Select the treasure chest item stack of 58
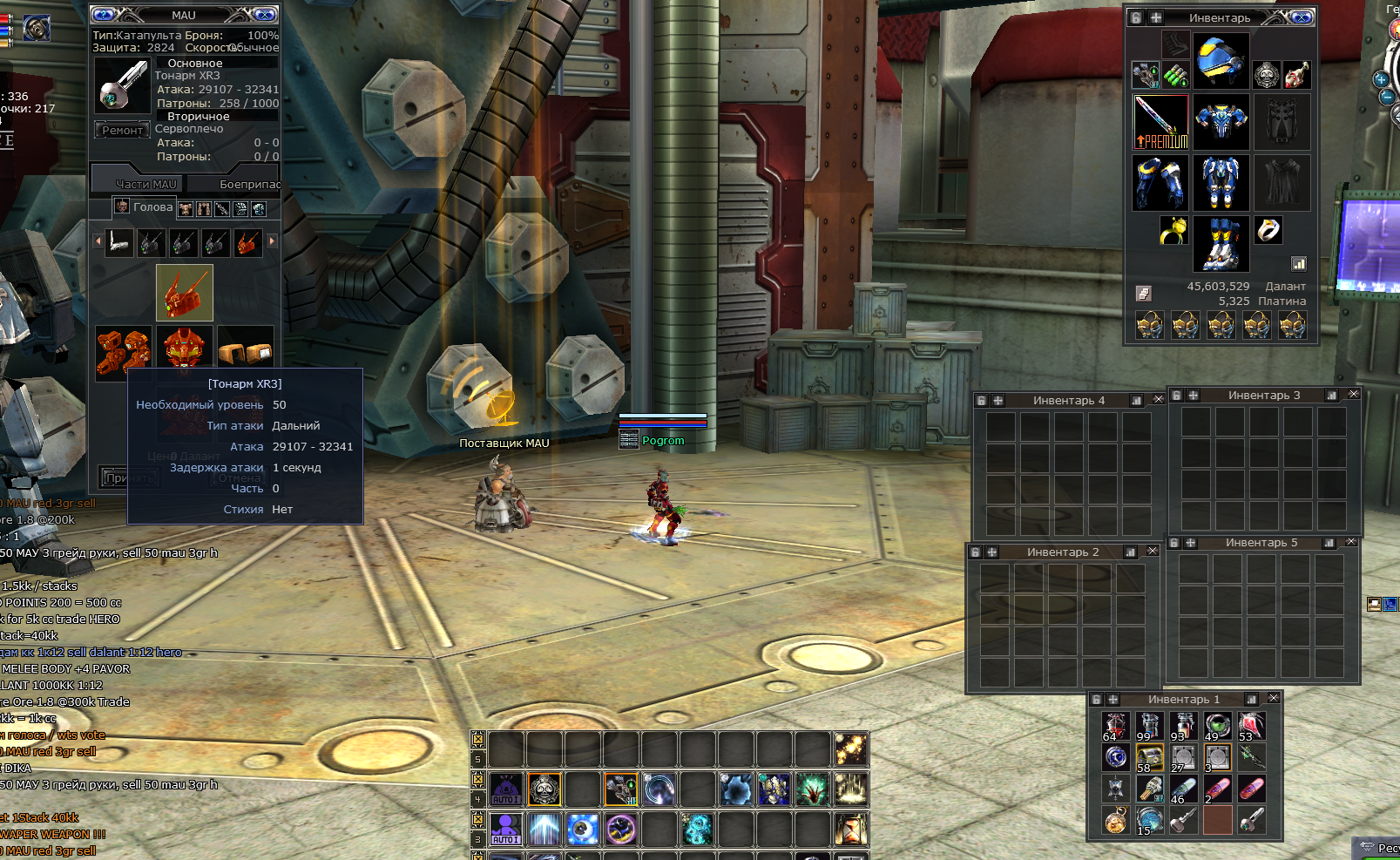 [x=1149, y=758]
